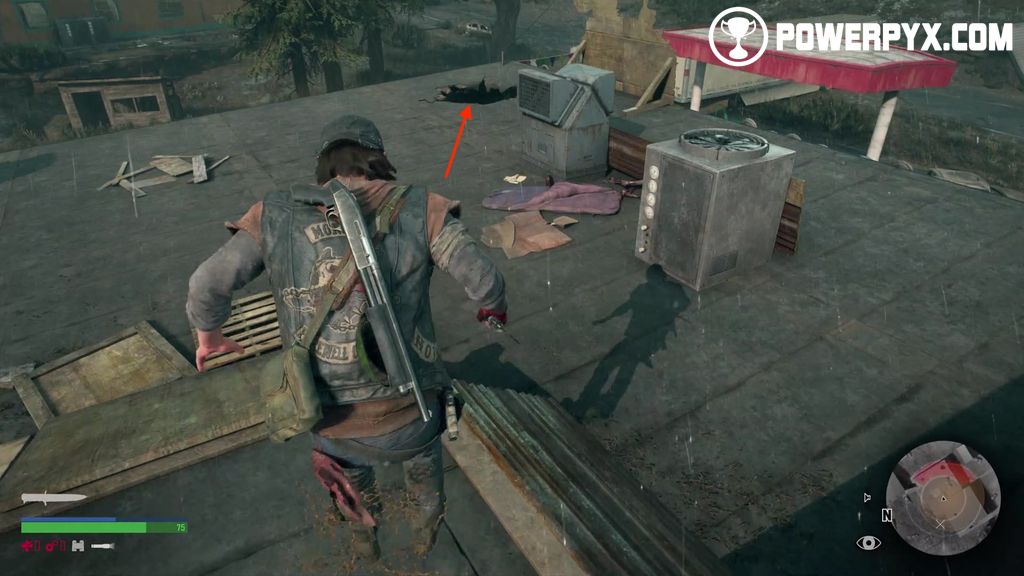Screen dimensions: 1024x576
Task: Click the eye visibility icon
Action: click(868, 543)
